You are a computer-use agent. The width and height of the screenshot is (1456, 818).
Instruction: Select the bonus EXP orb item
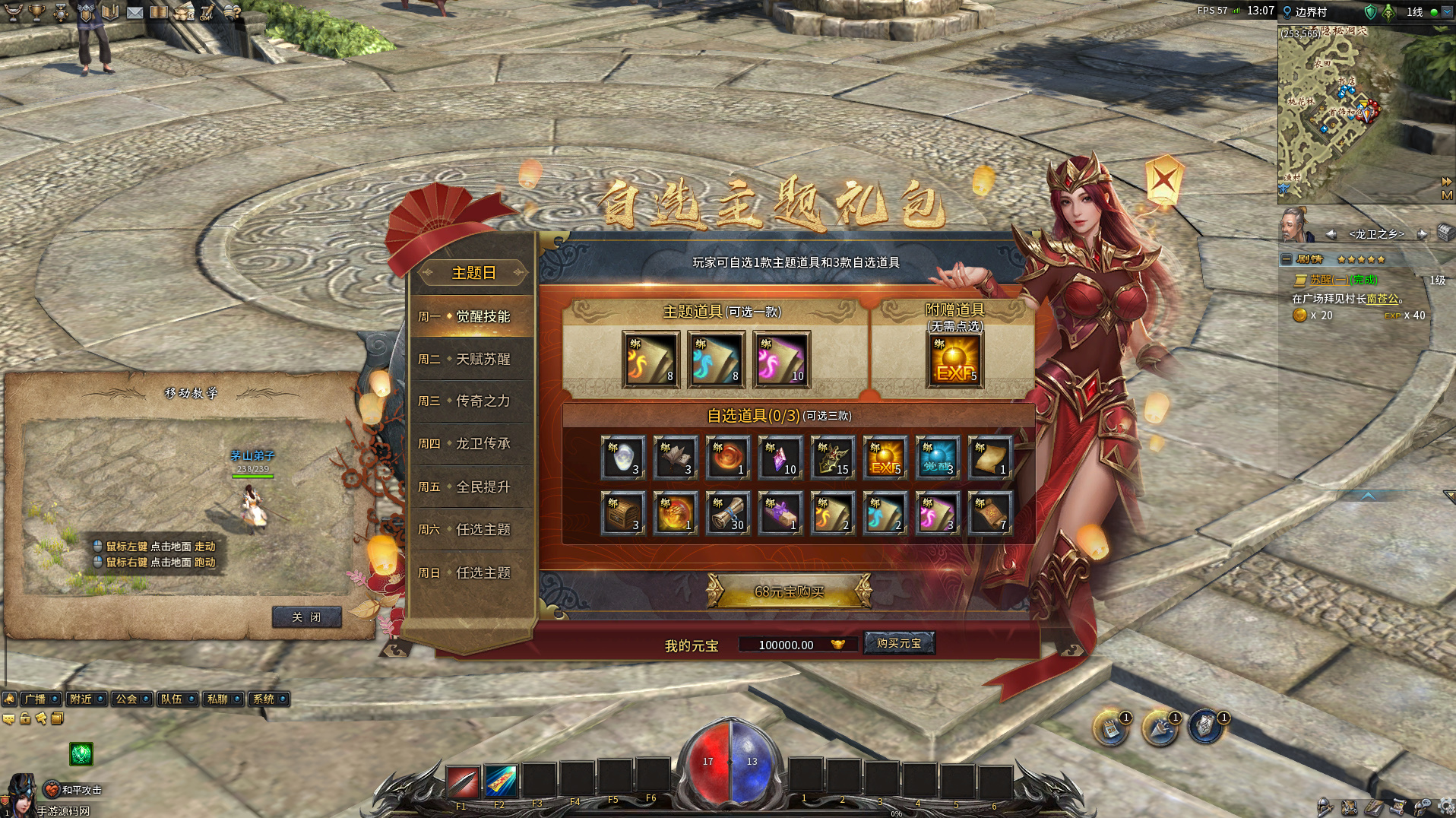[x=954, y=360]
